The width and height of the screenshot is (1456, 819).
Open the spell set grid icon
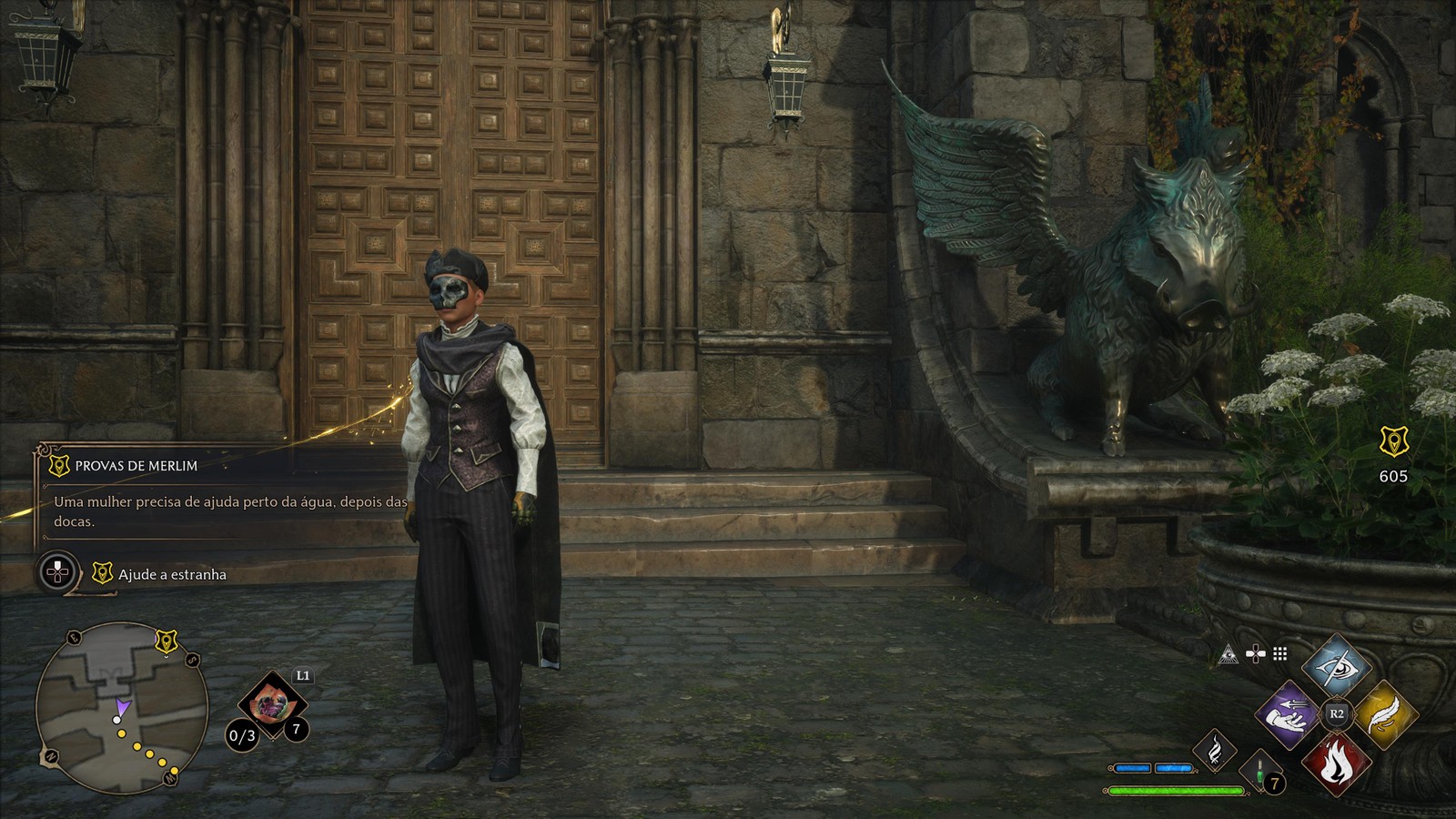tap(1280, 654)
